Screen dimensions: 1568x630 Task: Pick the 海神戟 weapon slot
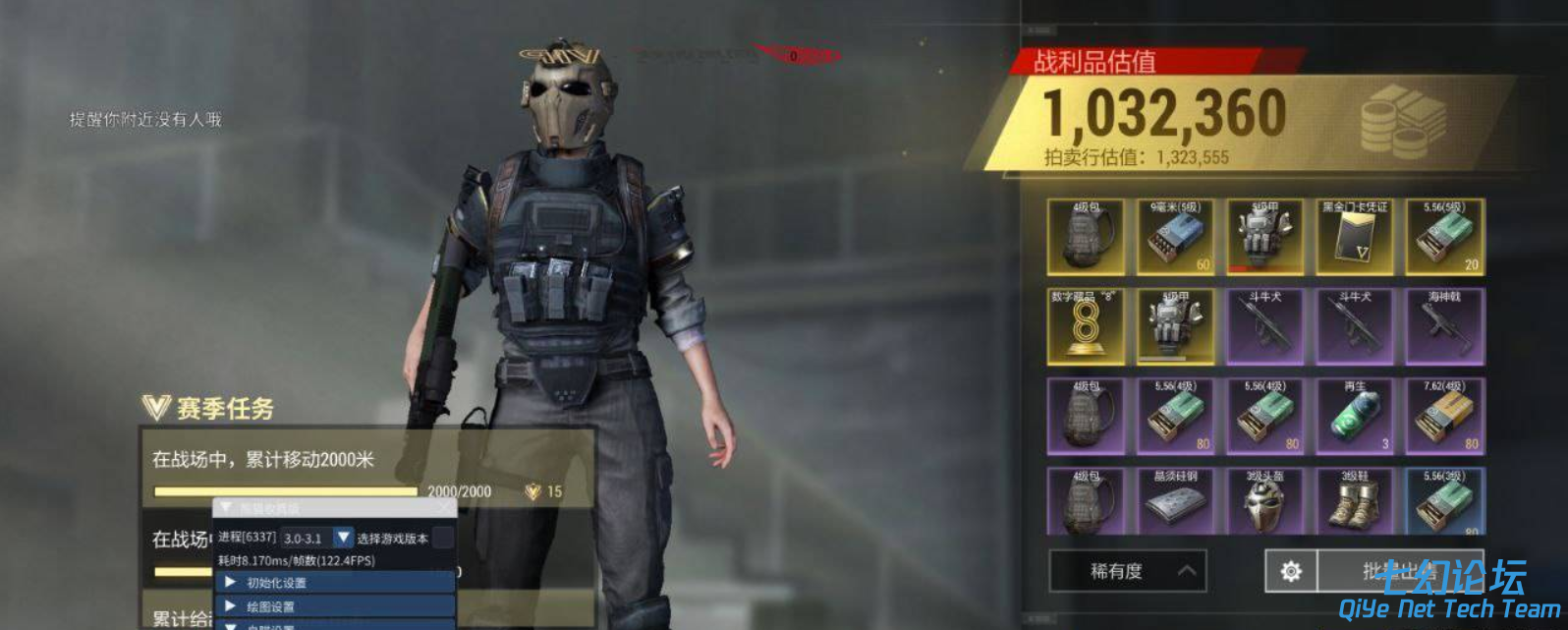pyautogui.click(x=1444, y=326)
